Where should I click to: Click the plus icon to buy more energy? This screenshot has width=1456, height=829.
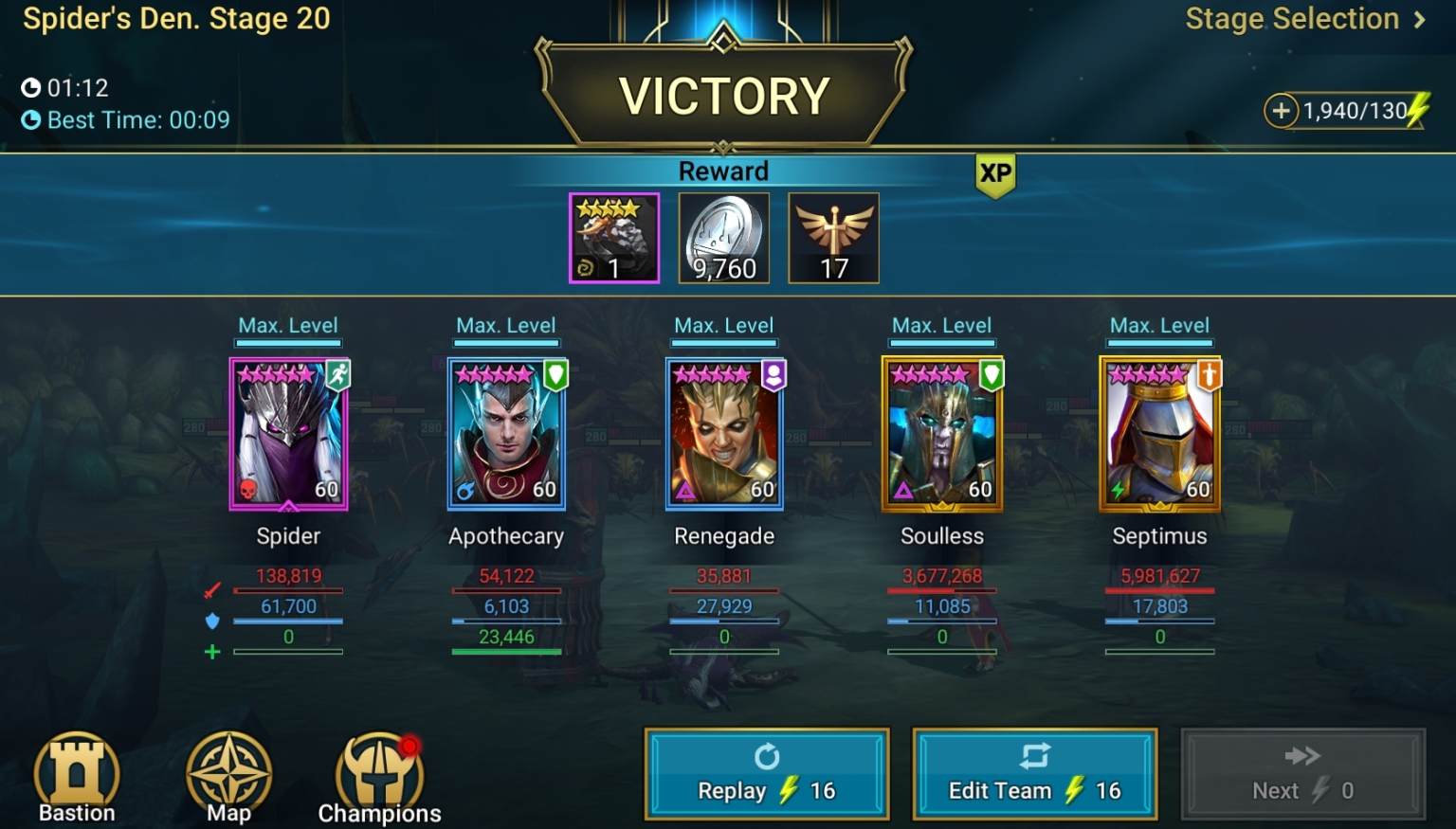[1281, 111]
